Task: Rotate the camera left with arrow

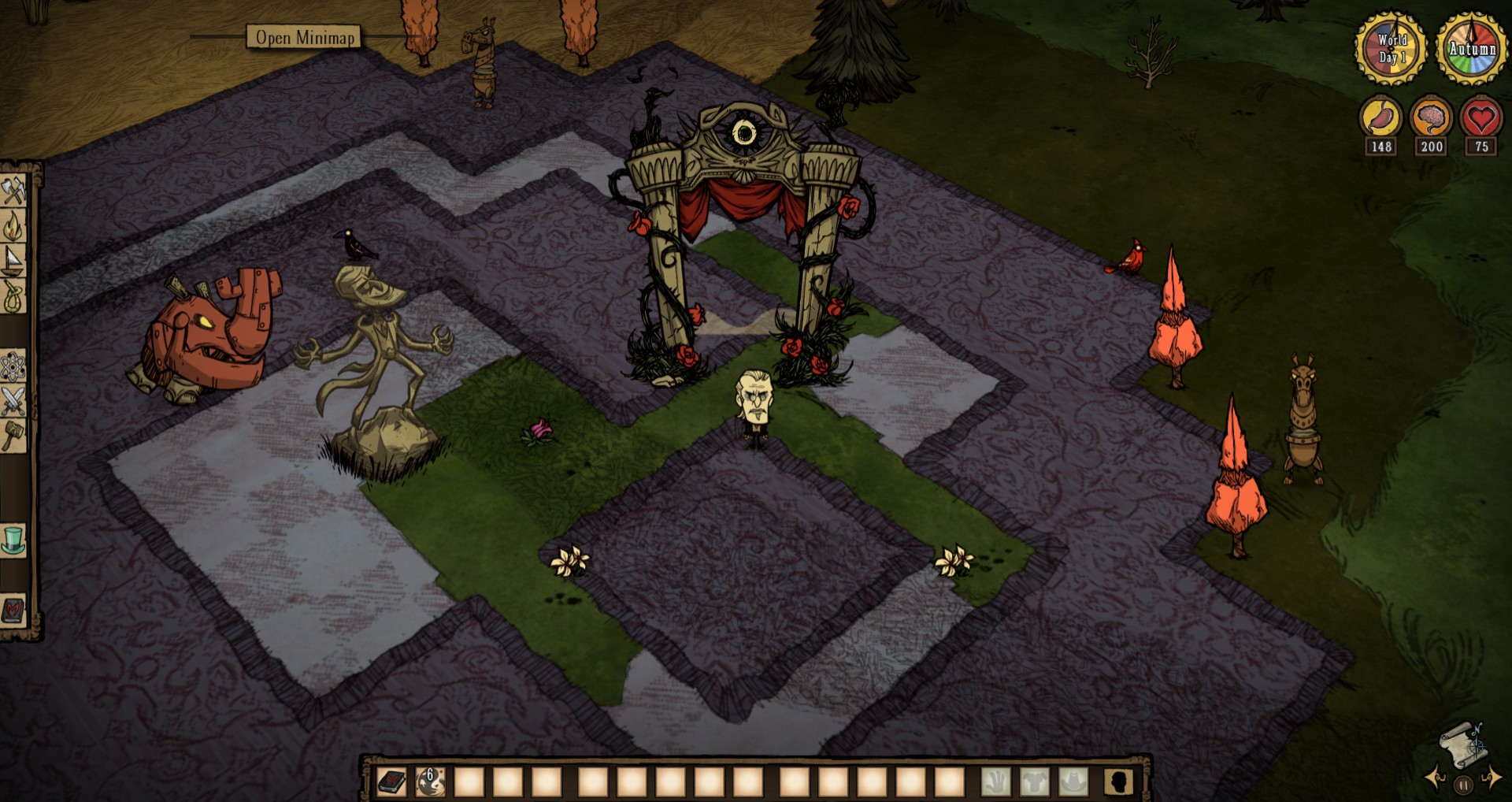Action: click(x=1436, y=779)
